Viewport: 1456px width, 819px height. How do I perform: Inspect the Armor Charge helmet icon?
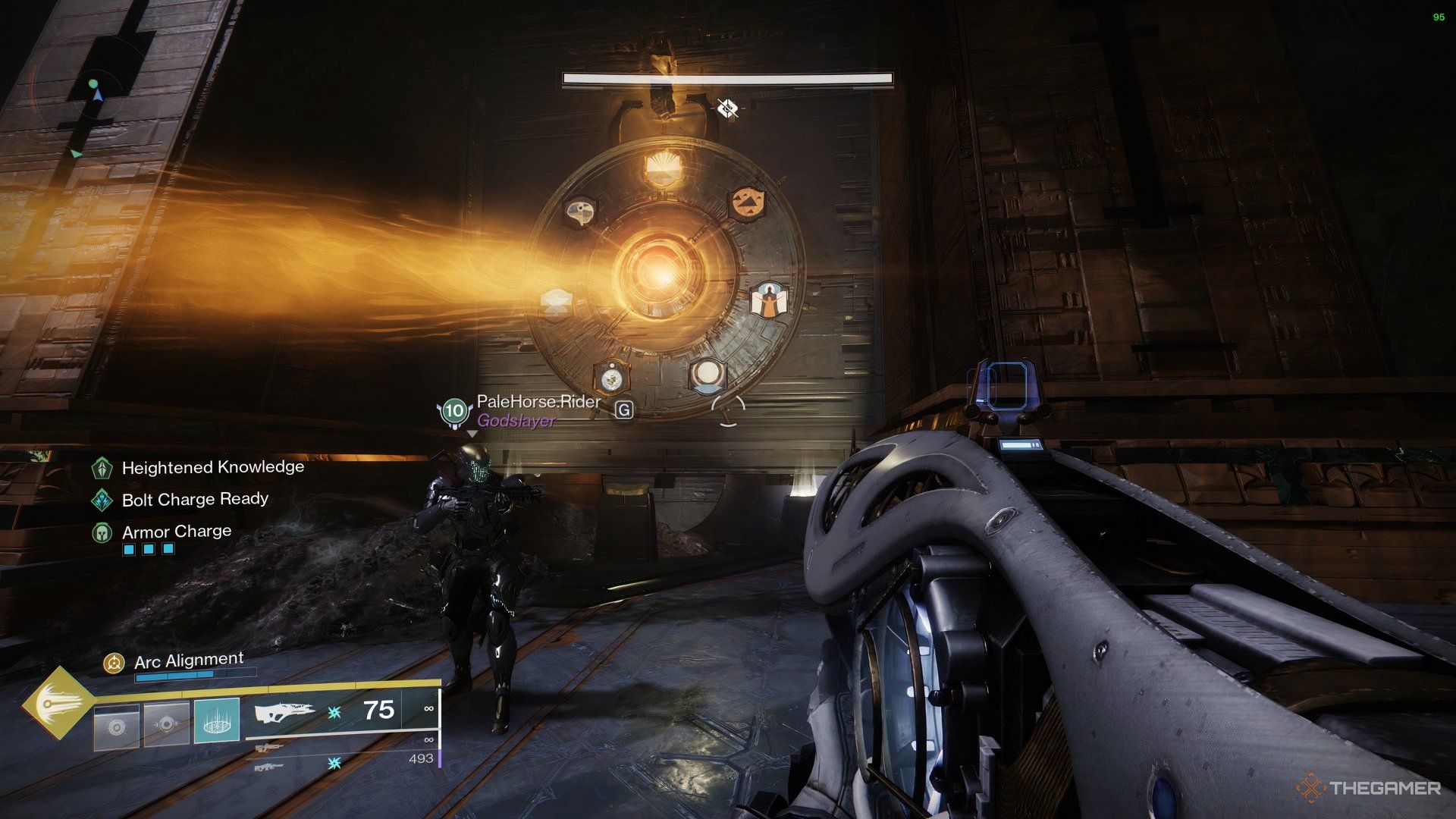102,532
